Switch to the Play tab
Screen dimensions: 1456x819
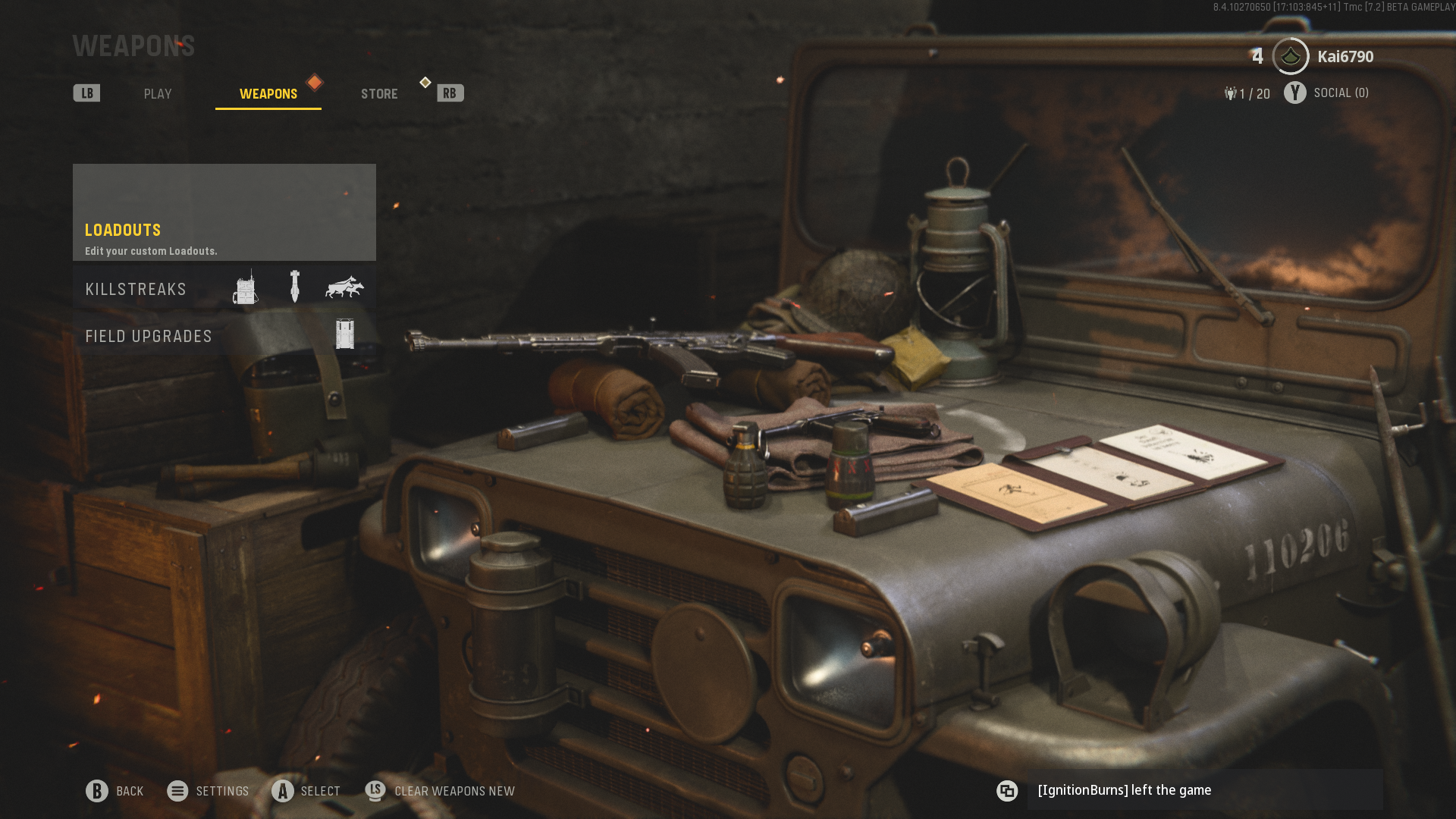tap(158, 94)
